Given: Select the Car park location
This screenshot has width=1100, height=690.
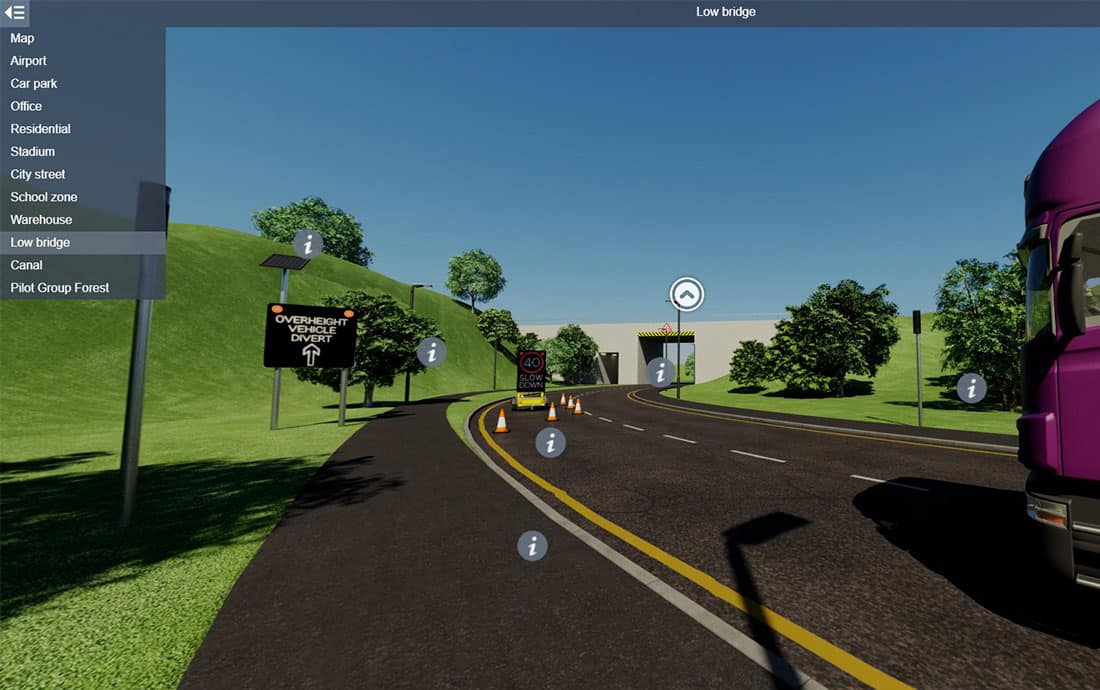Looking at the screenshot, I should click(x=33, y=83).
